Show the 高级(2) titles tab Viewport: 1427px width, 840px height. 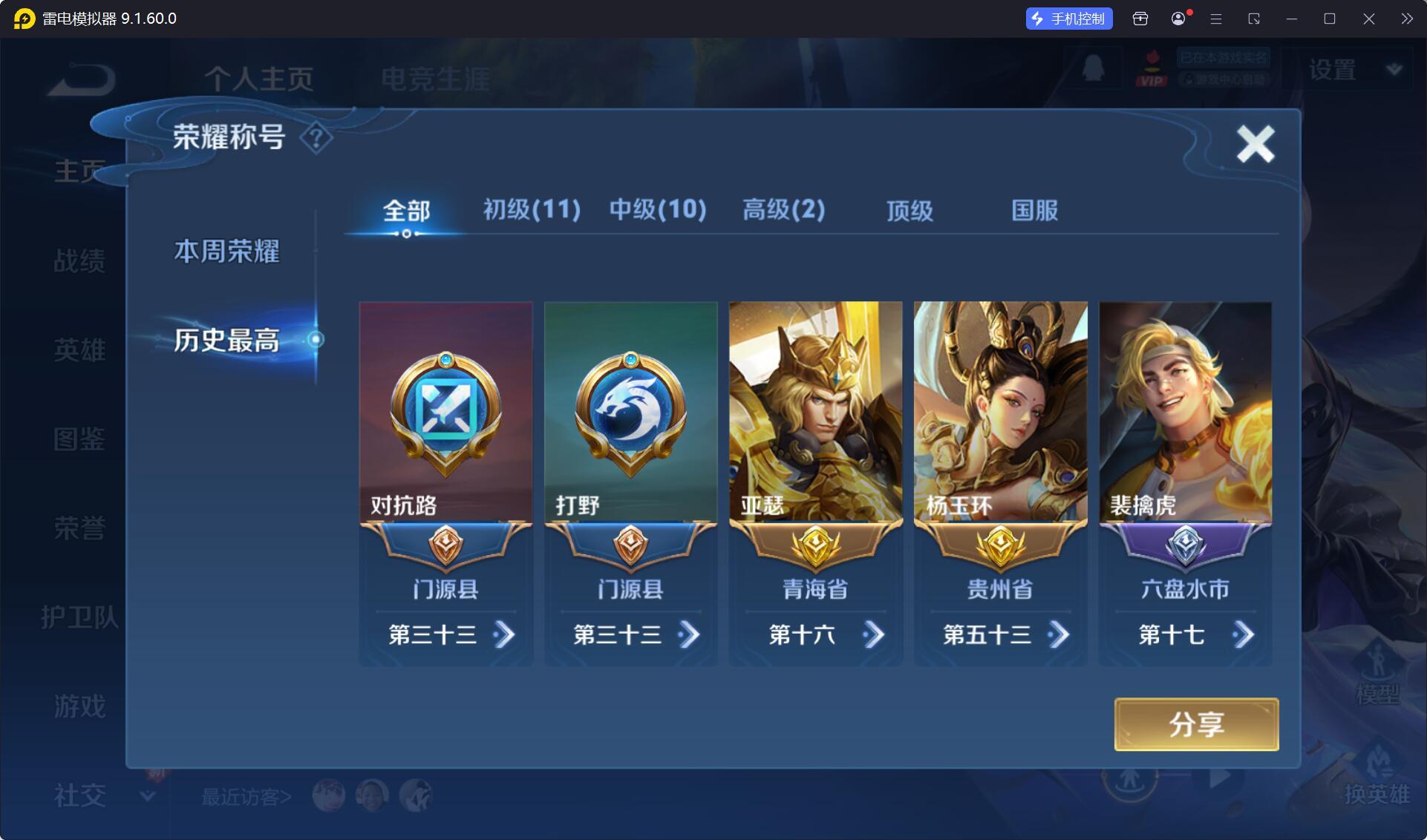coord(783,210)
